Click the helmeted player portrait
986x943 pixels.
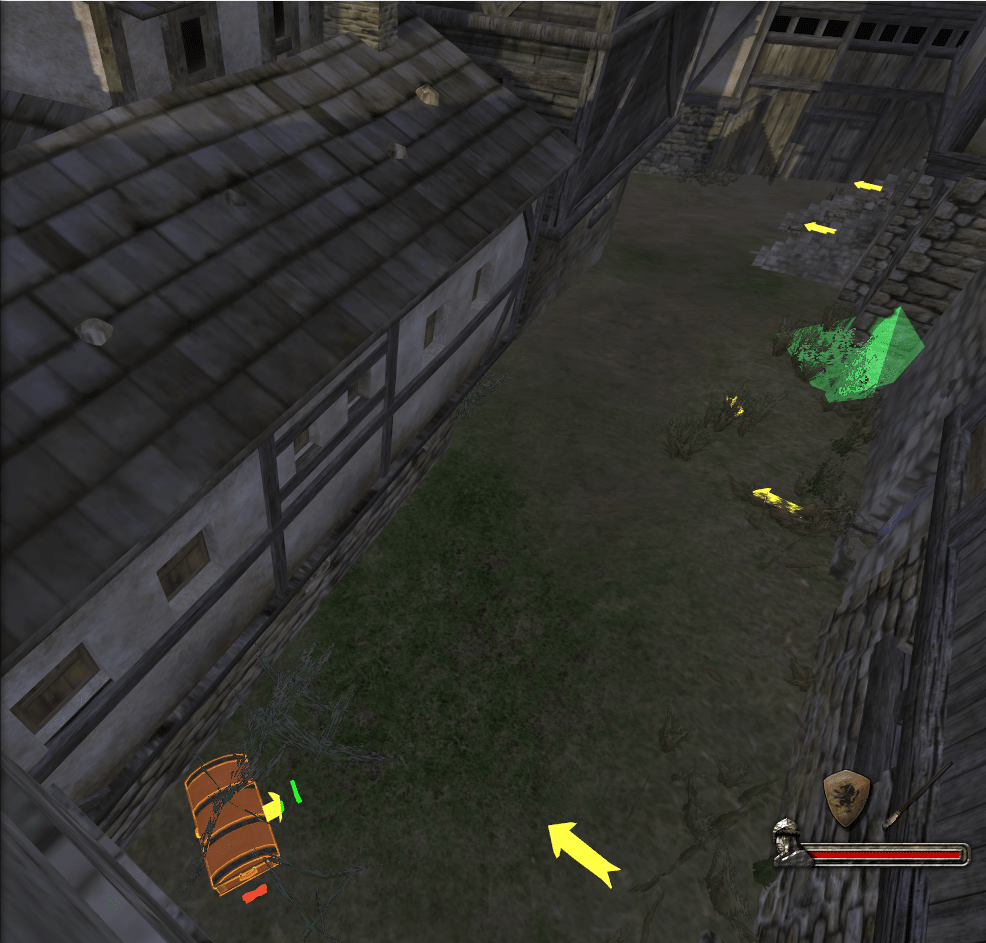787,841
